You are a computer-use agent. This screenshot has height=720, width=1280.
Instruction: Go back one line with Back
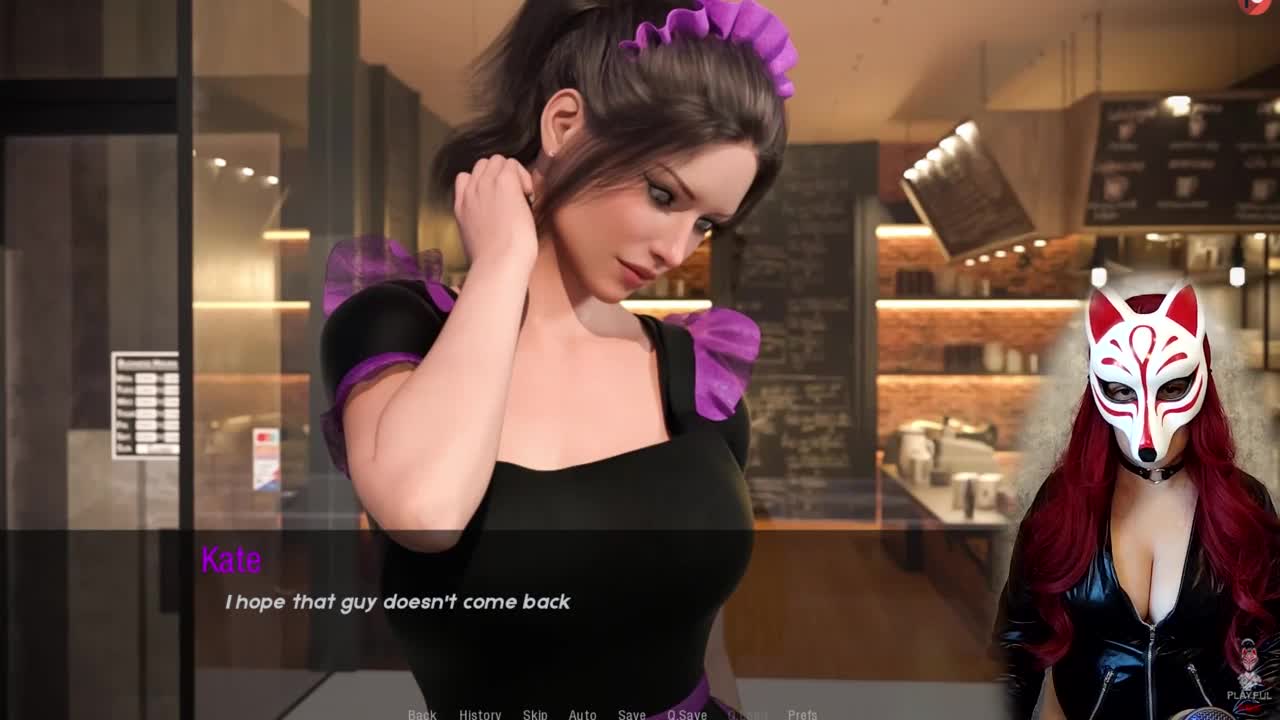coord(422,714)
